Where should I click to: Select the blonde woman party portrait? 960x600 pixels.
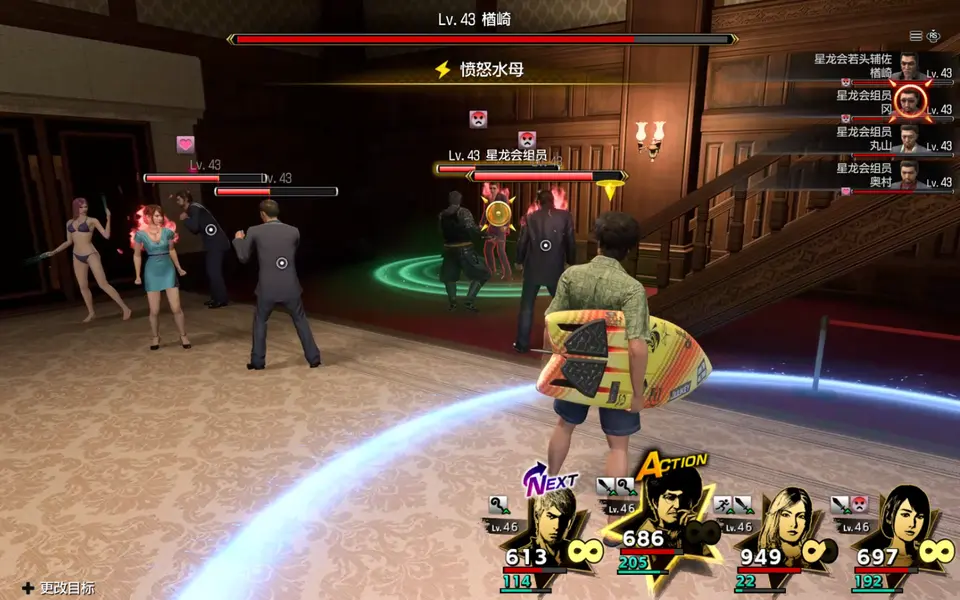(787, 520)
